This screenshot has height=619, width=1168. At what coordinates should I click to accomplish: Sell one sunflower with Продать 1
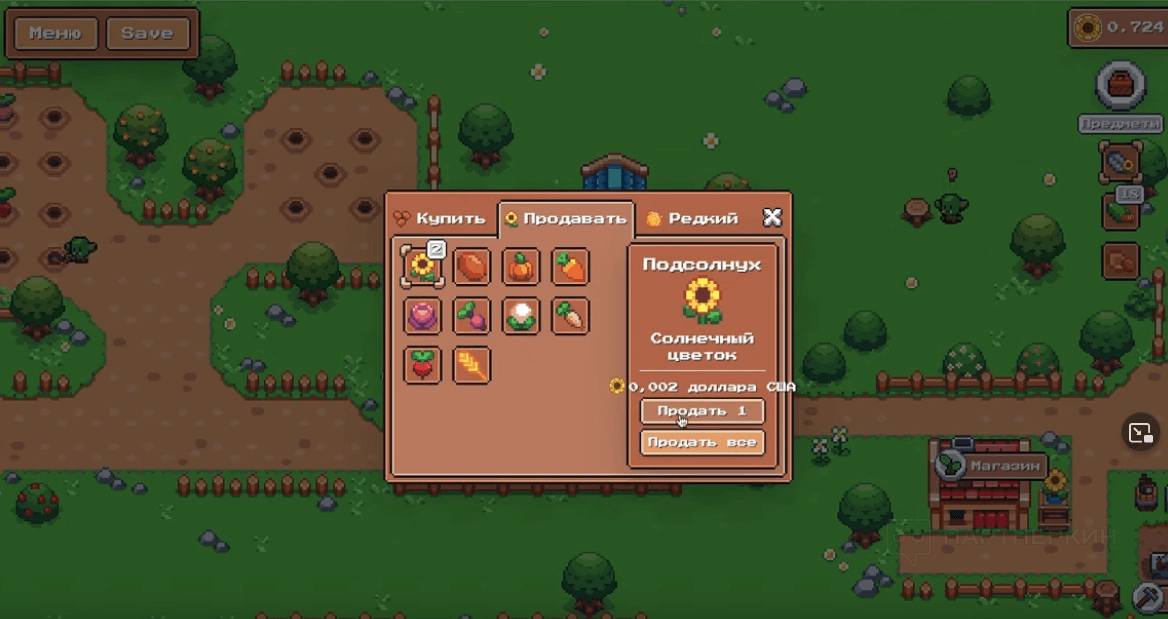702,411
